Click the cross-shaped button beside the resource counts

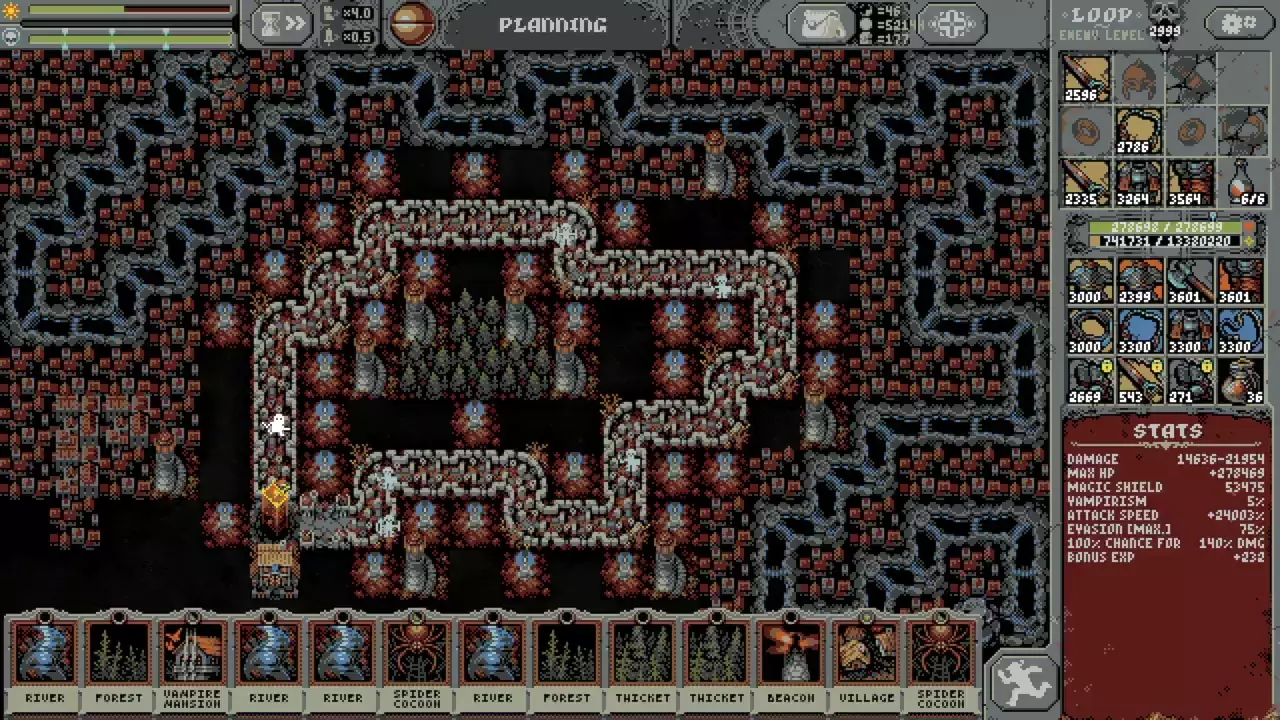[x=951, y=24]
